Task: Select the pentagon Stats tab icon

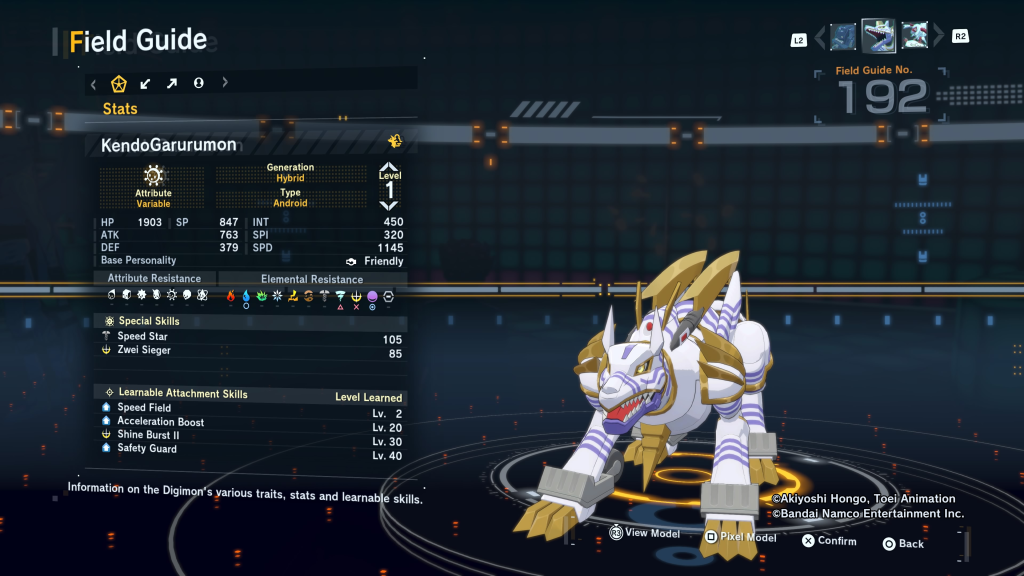Action: point(119,83)
